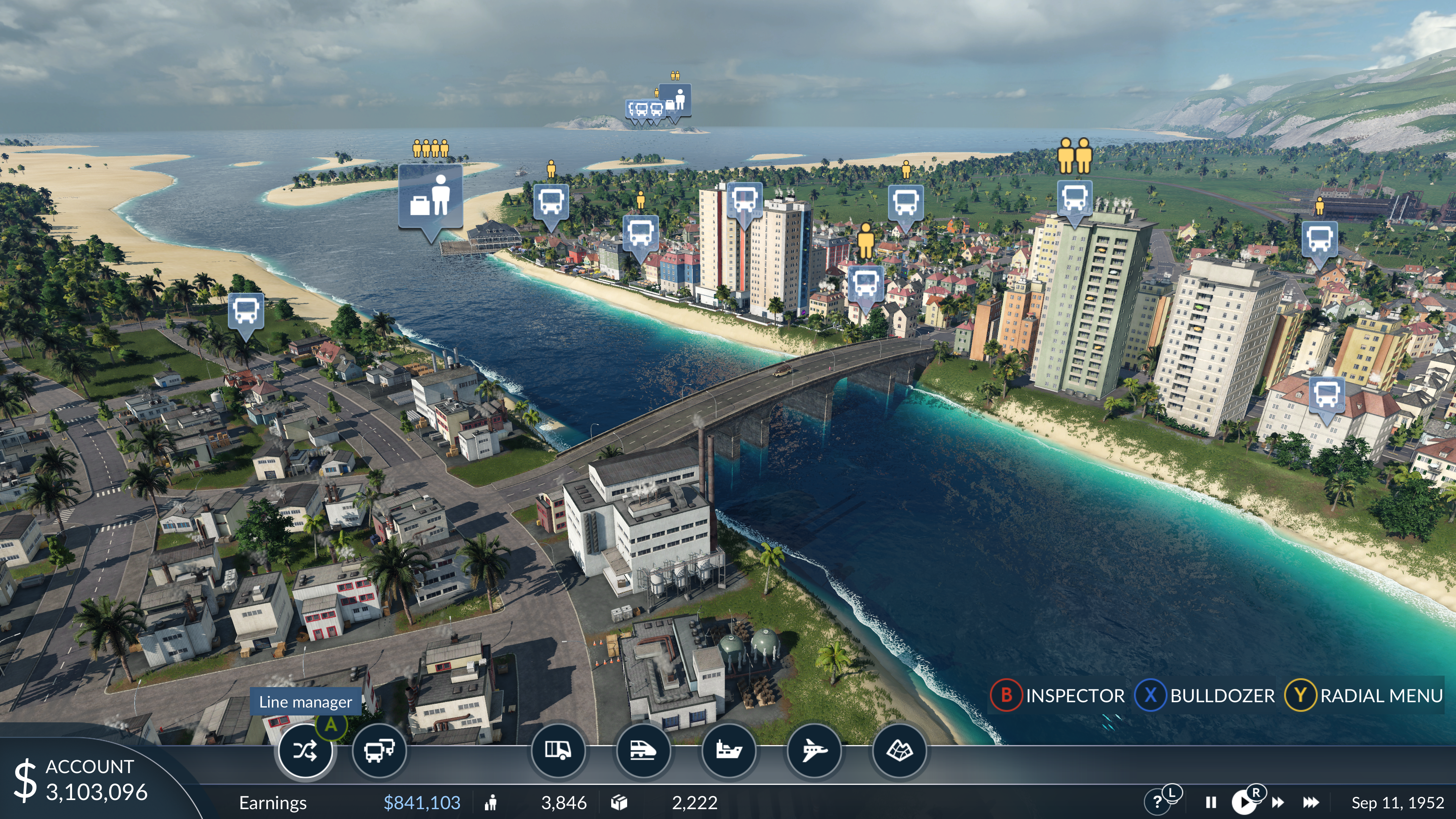Screen dimensions: 1456x819
Task: Pause the game simulation
Action: point(1211,803)
